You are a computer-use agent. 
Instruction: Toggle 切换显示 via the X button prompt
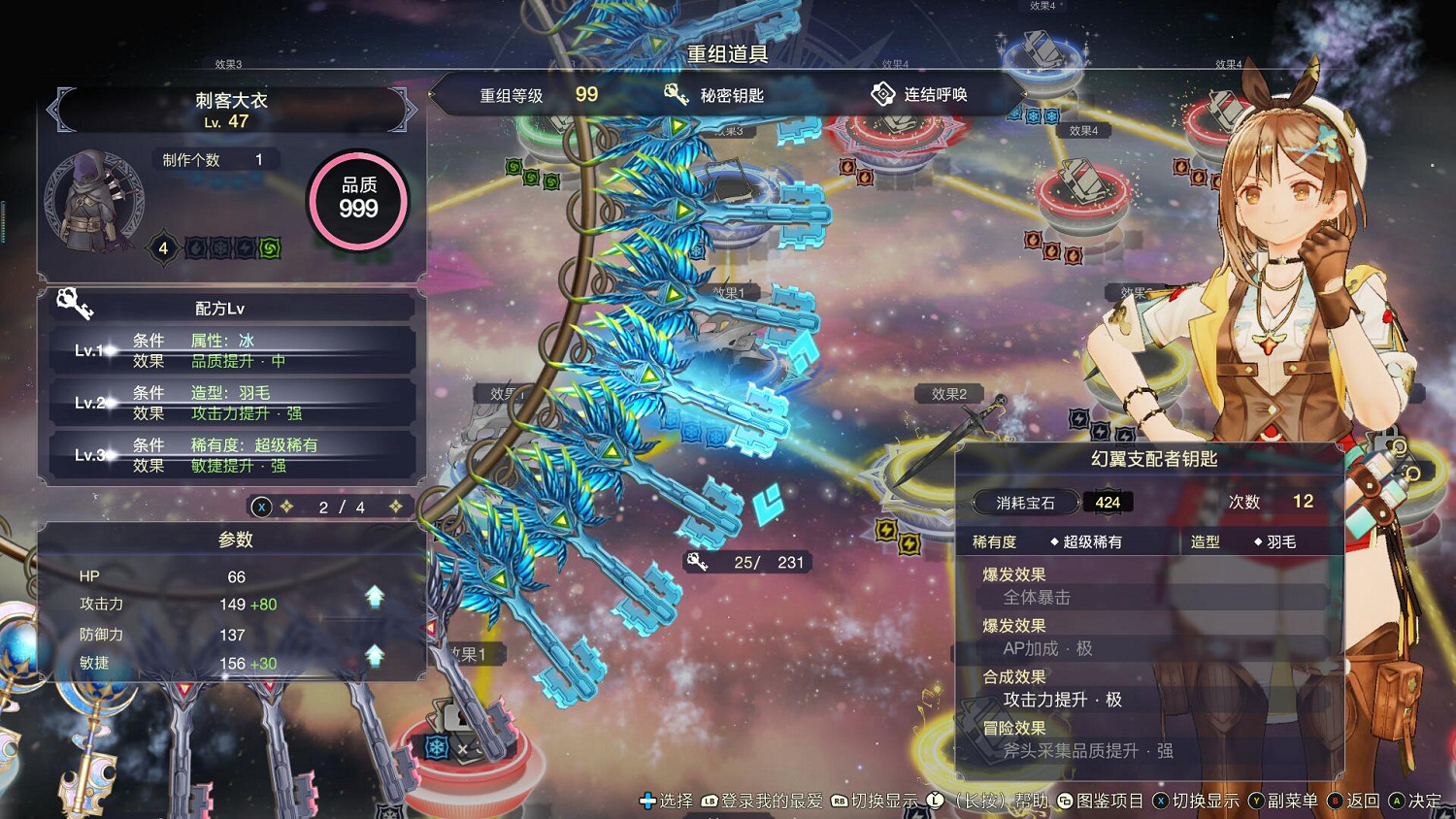(x=1161, y=802)
